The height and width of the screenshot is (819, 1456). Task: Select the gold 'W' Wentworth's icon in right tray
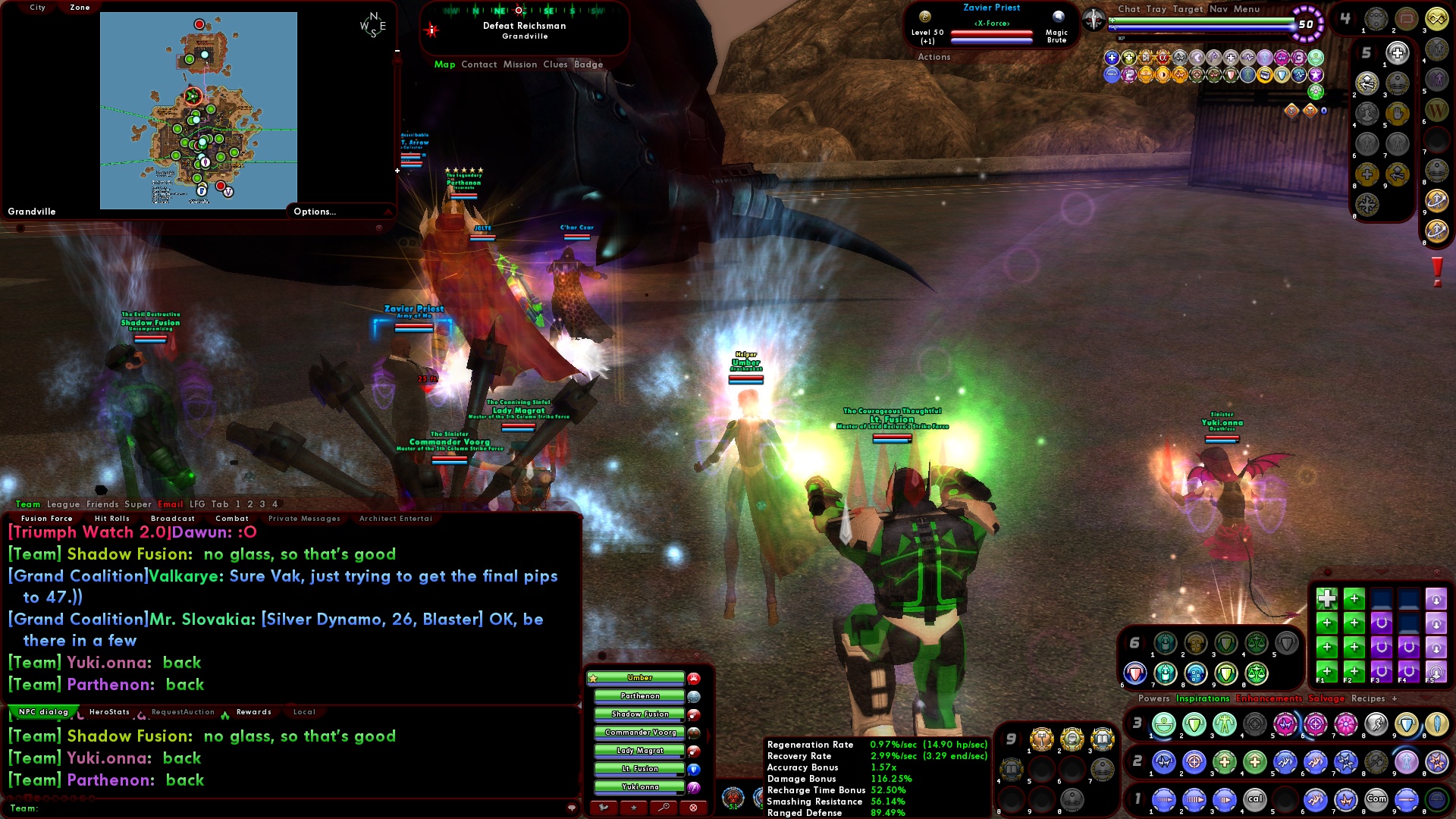coord(1438,110)
